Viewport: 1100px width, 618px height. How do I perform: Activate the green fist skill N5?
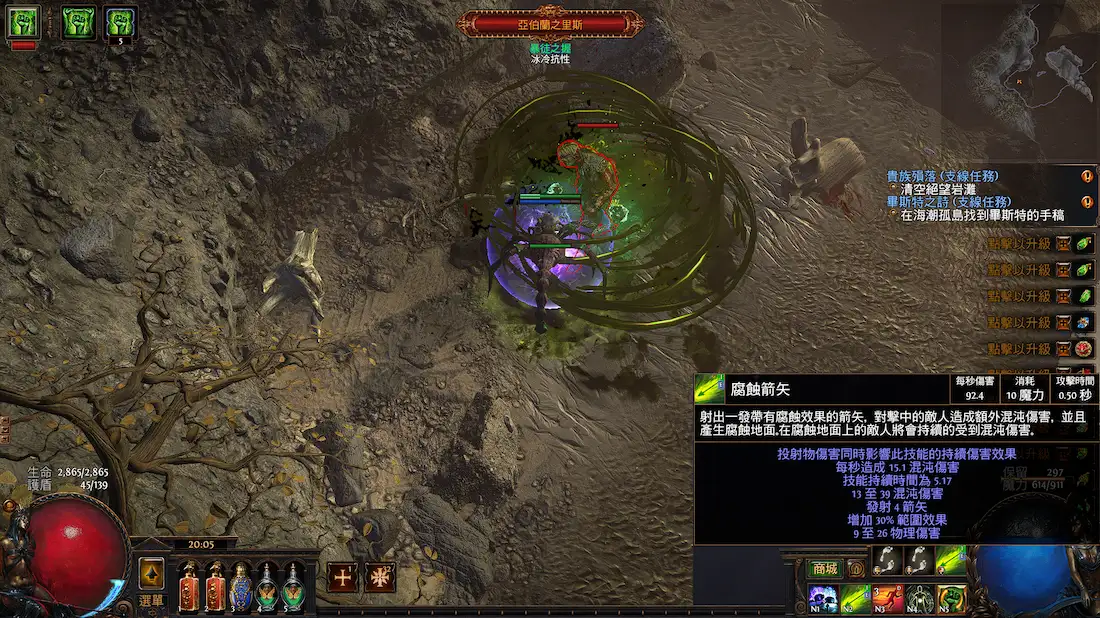pos(952,599)
